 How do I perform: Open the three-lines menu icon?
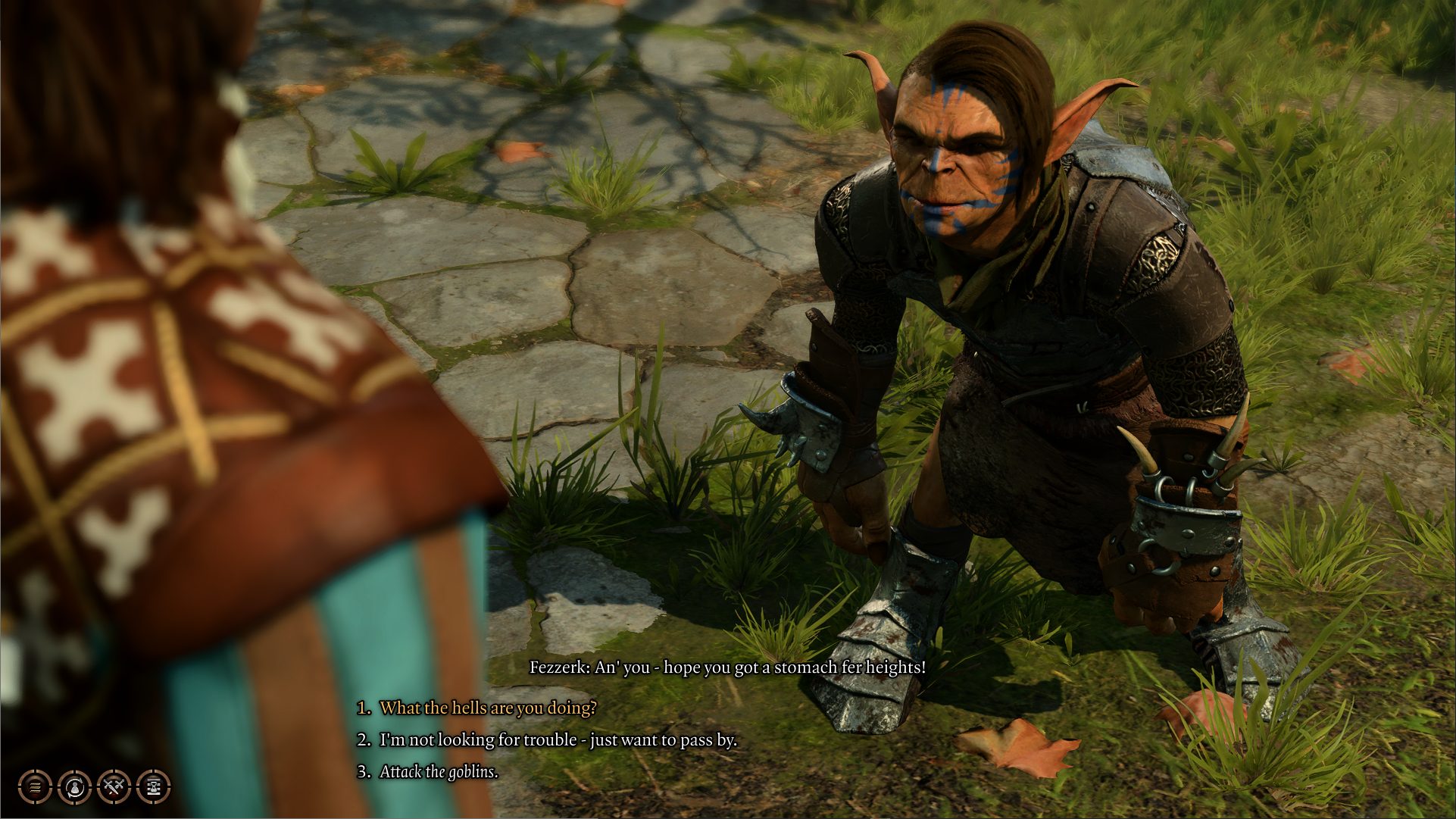coord(35,787)
